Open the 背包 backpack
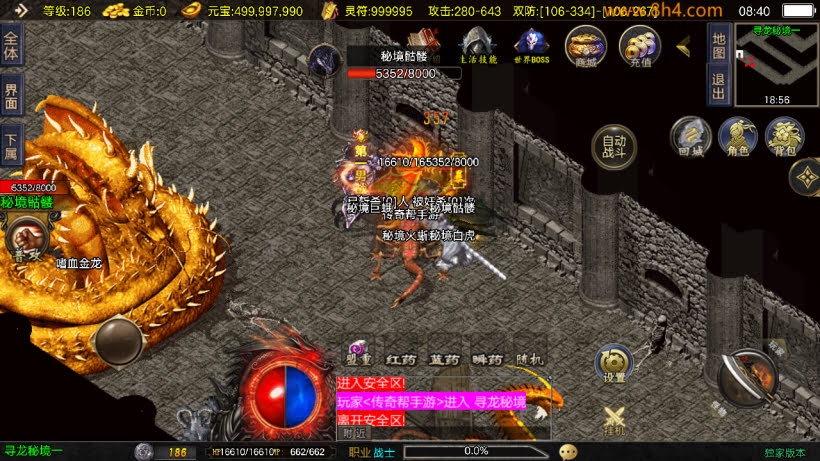 click(784, 137)
